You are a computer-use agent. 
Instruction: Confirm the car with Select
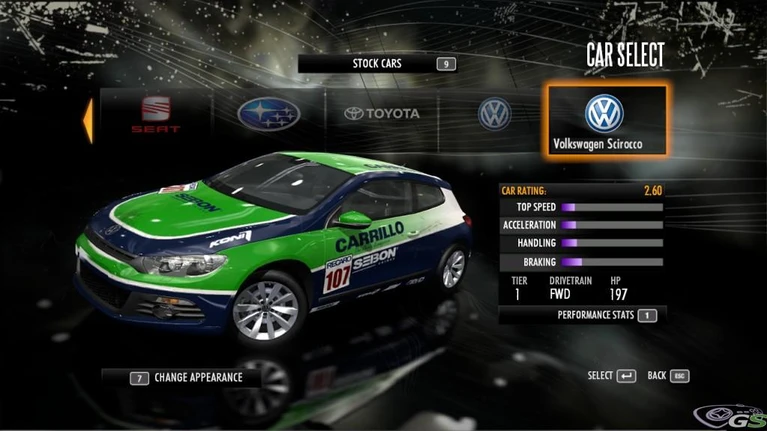point(611,376)
